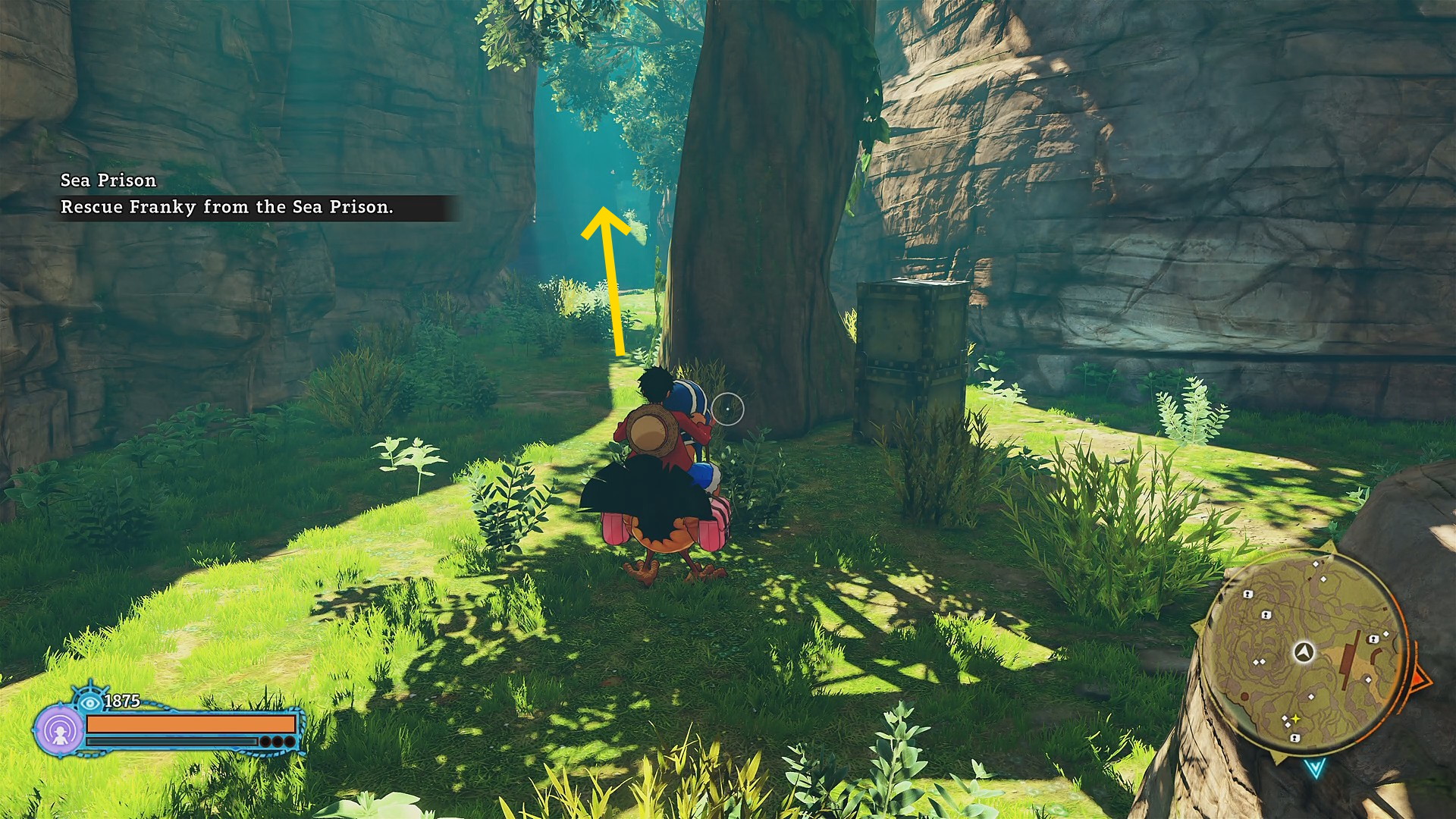Select the yellow star marker on minimap
The width and height of the screenshot is (1456, 819).
[x=1296, y=719]
